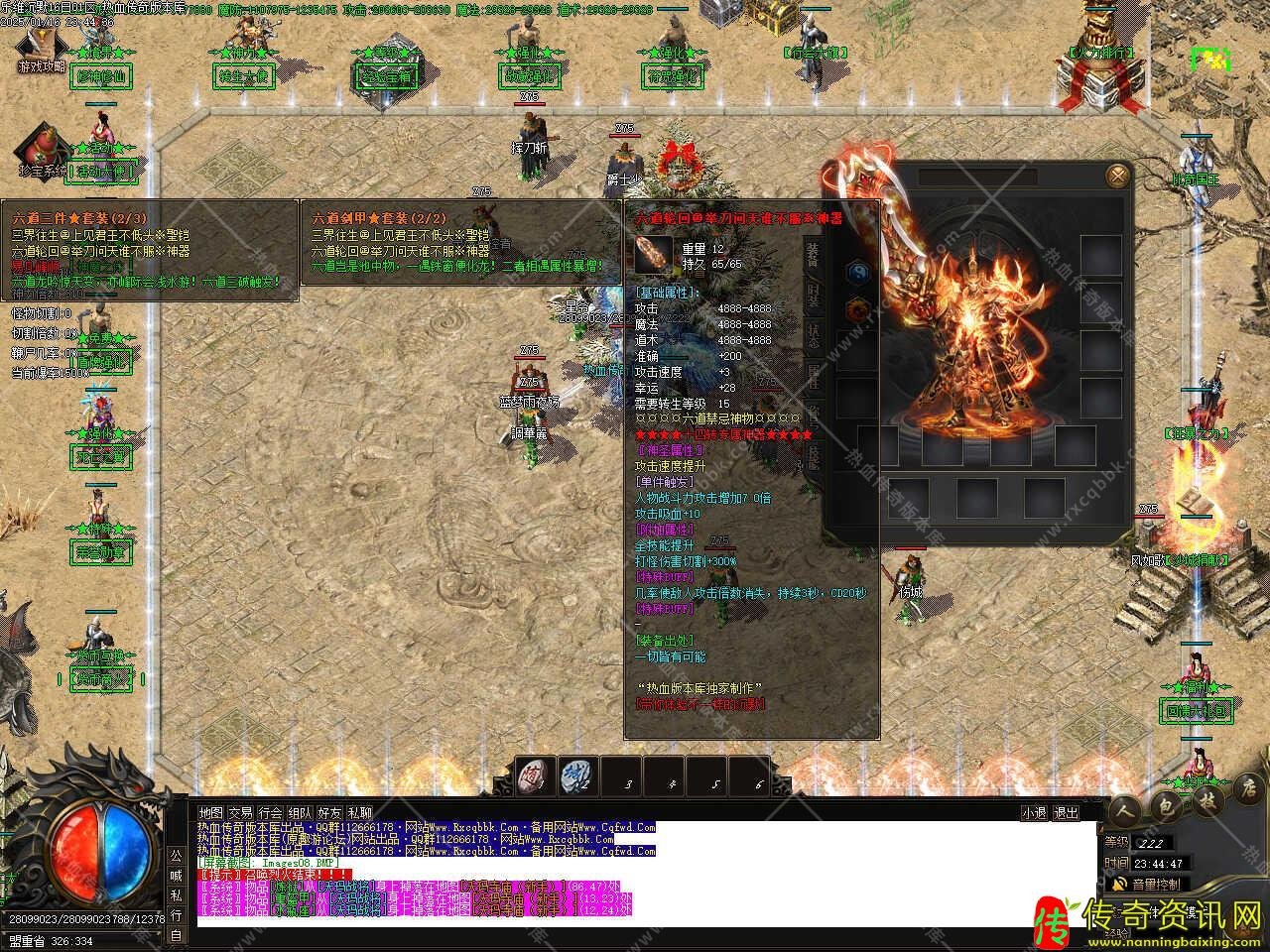
Task: Use the blue item in hotbar slot 2
Action: click(577, 776)
